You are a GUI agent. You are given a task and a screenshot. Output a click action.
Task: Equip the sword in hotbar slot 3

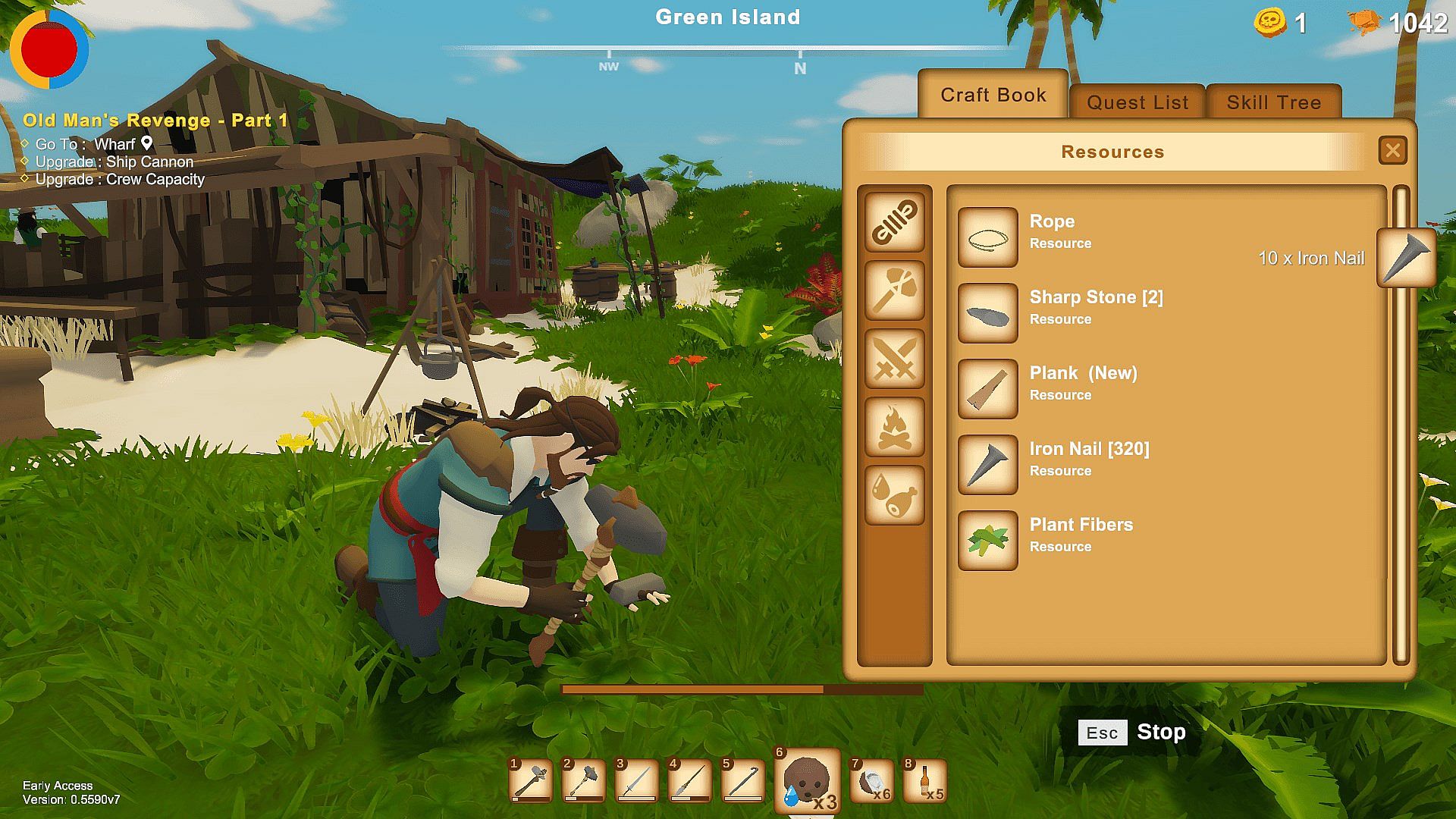tap(636, 781)
